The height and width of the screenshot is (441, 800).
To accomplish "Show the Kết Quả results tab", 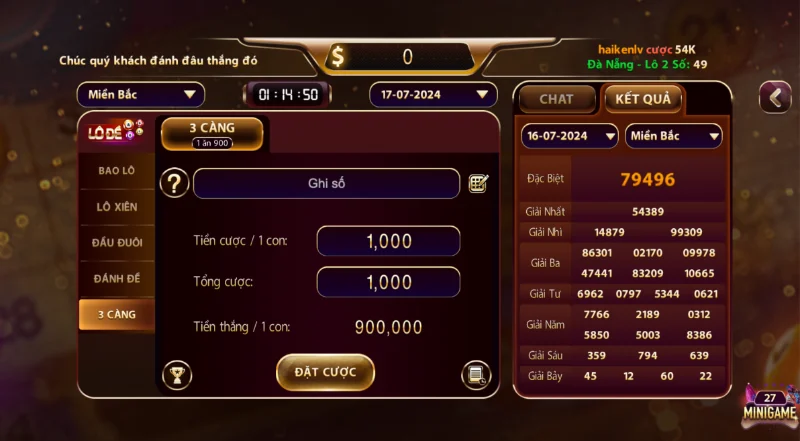I will tap(642, 99).
